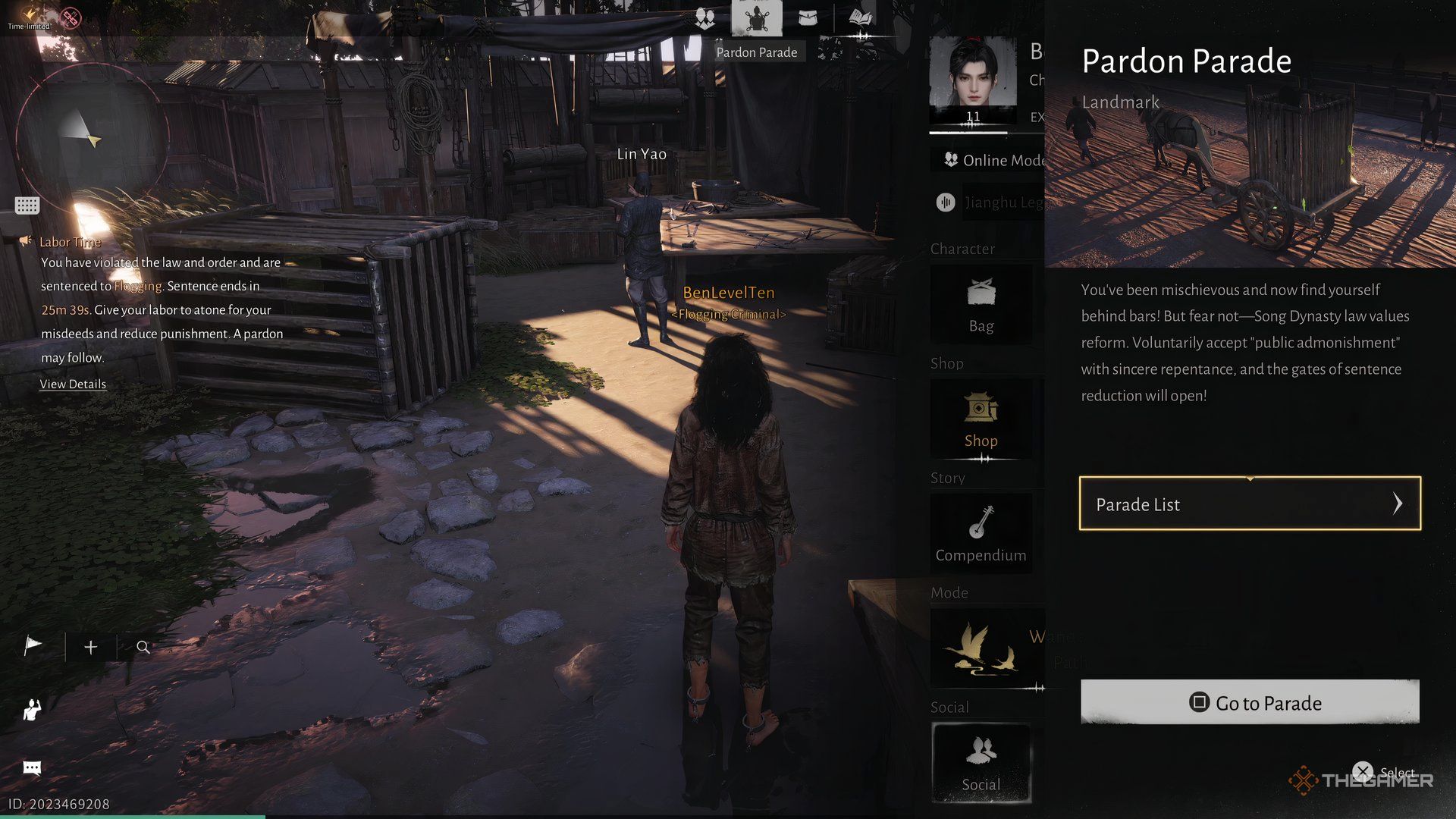Select the Pardon Parade tab icon
This screenshot has height=819, width=1456.
756,20
